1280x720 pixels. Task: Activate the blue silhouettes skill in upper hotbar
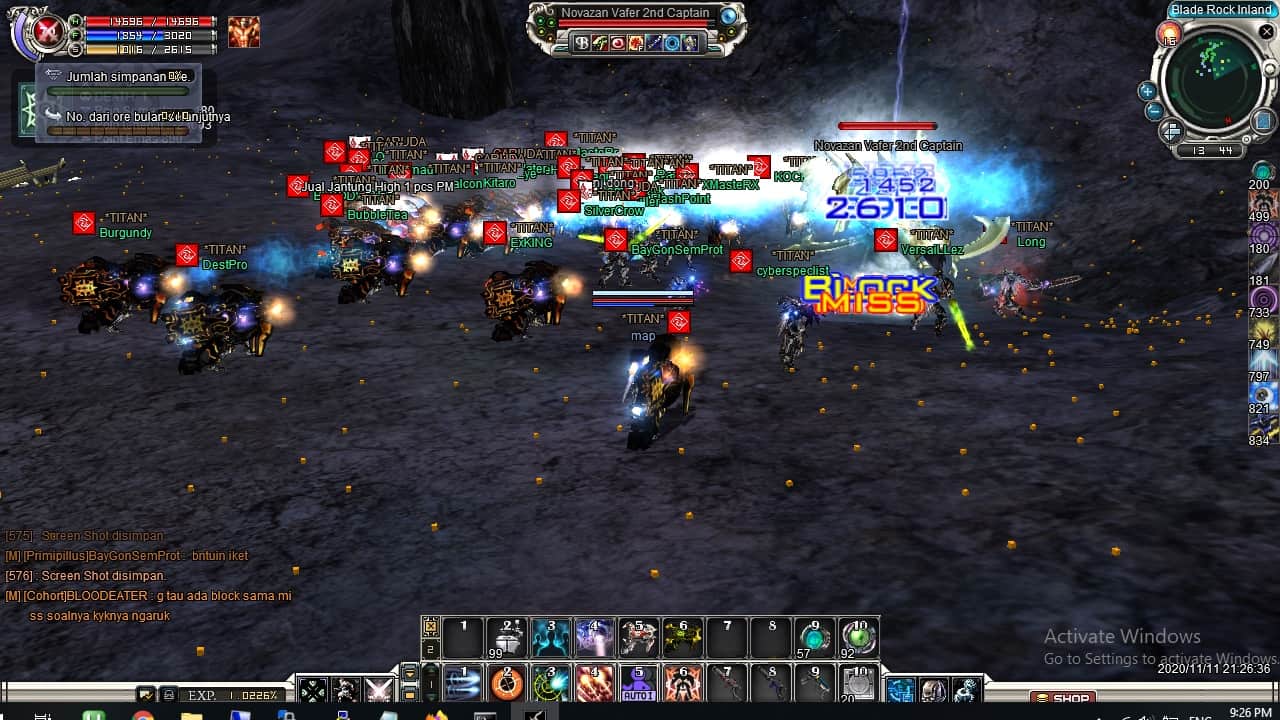click(551, 637)
